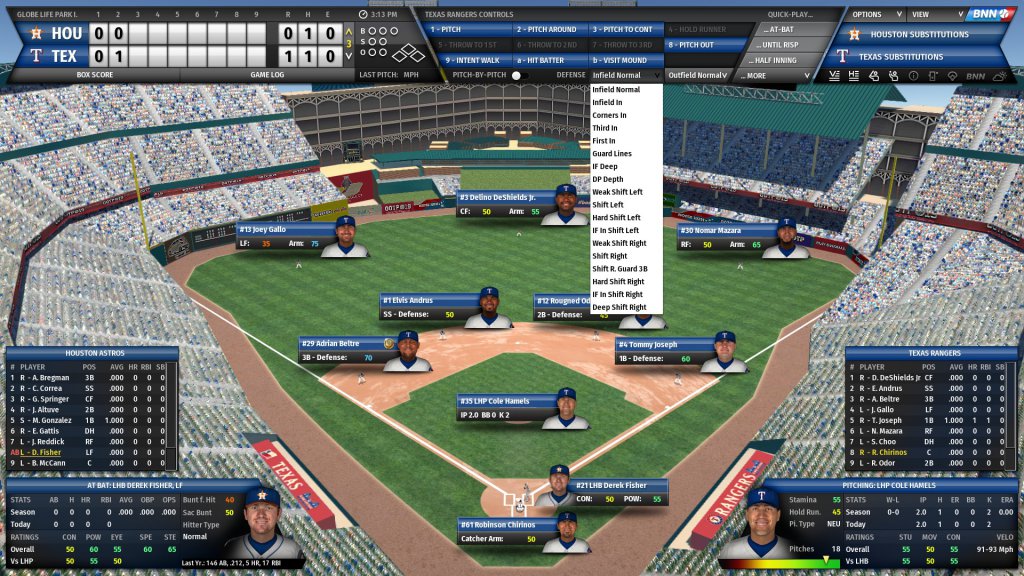Image resolution: width=1024 pixels, height=576 pixels.
Task: Pick Corners In from defense list
Action: [609, 115]
